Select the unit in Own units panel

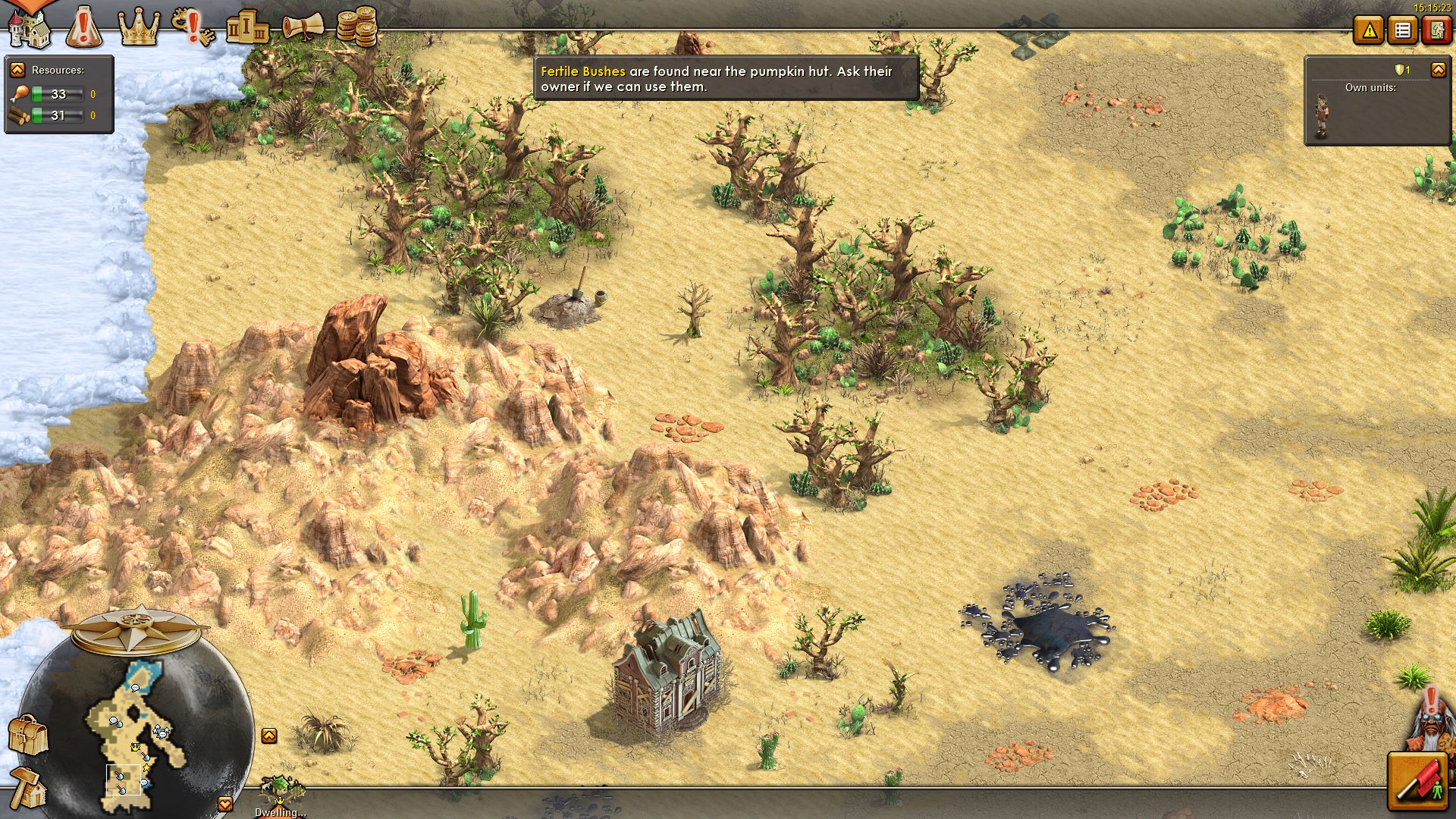tap(1321, 116)
